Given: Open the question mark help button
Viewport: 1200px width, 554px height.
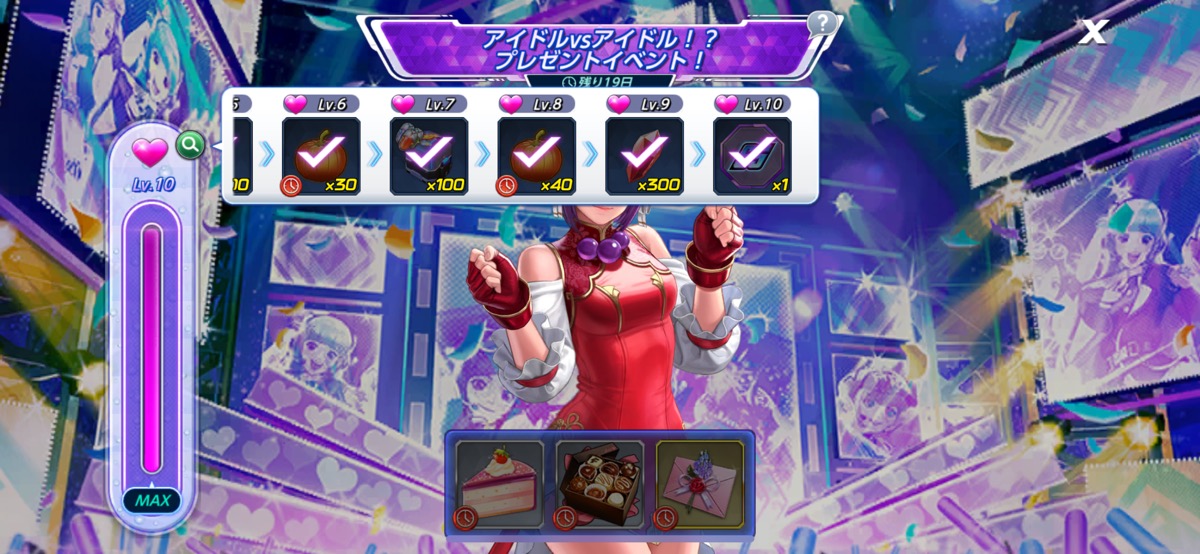Looking at the screenshot, I should click(821, 23).
